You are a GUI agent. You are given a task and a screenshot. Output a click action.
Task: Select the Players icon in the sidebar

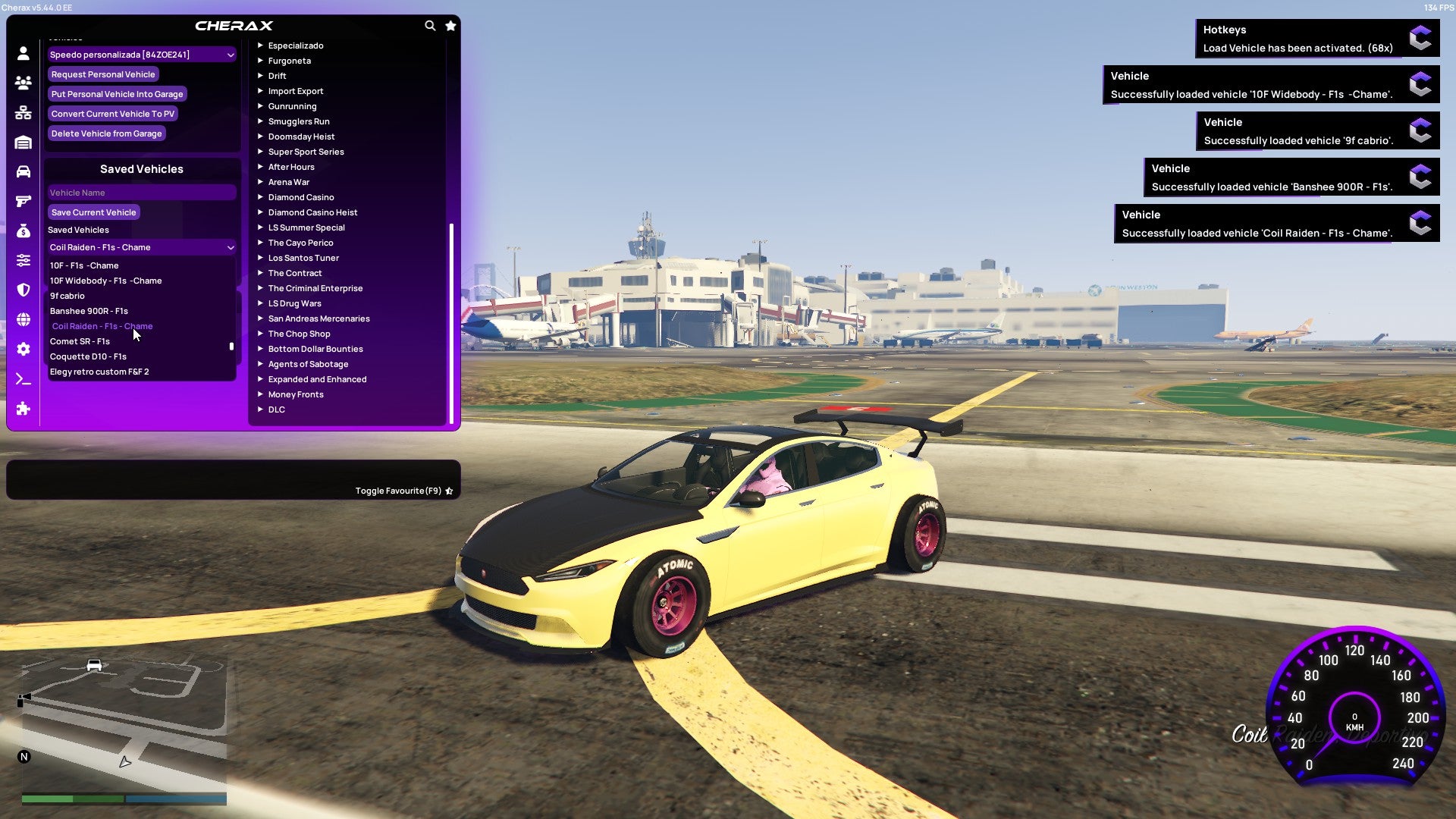coord(23,83)
